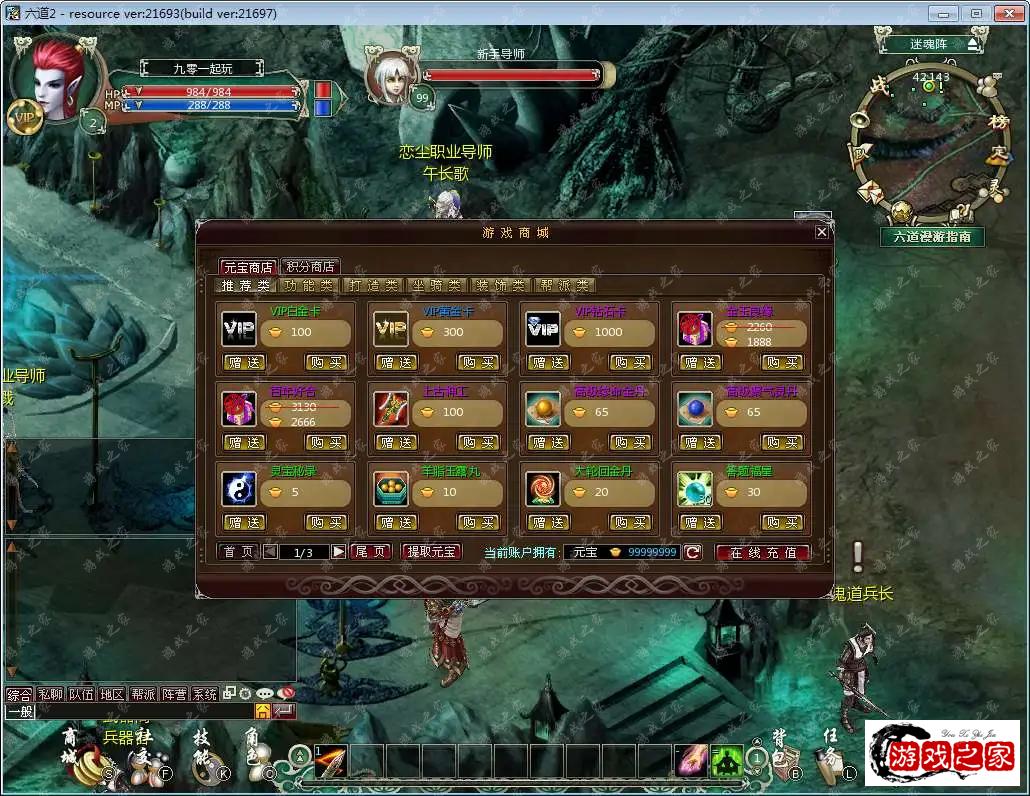
Task: Select the 功能类 shop category
Action: click(310, 285)
